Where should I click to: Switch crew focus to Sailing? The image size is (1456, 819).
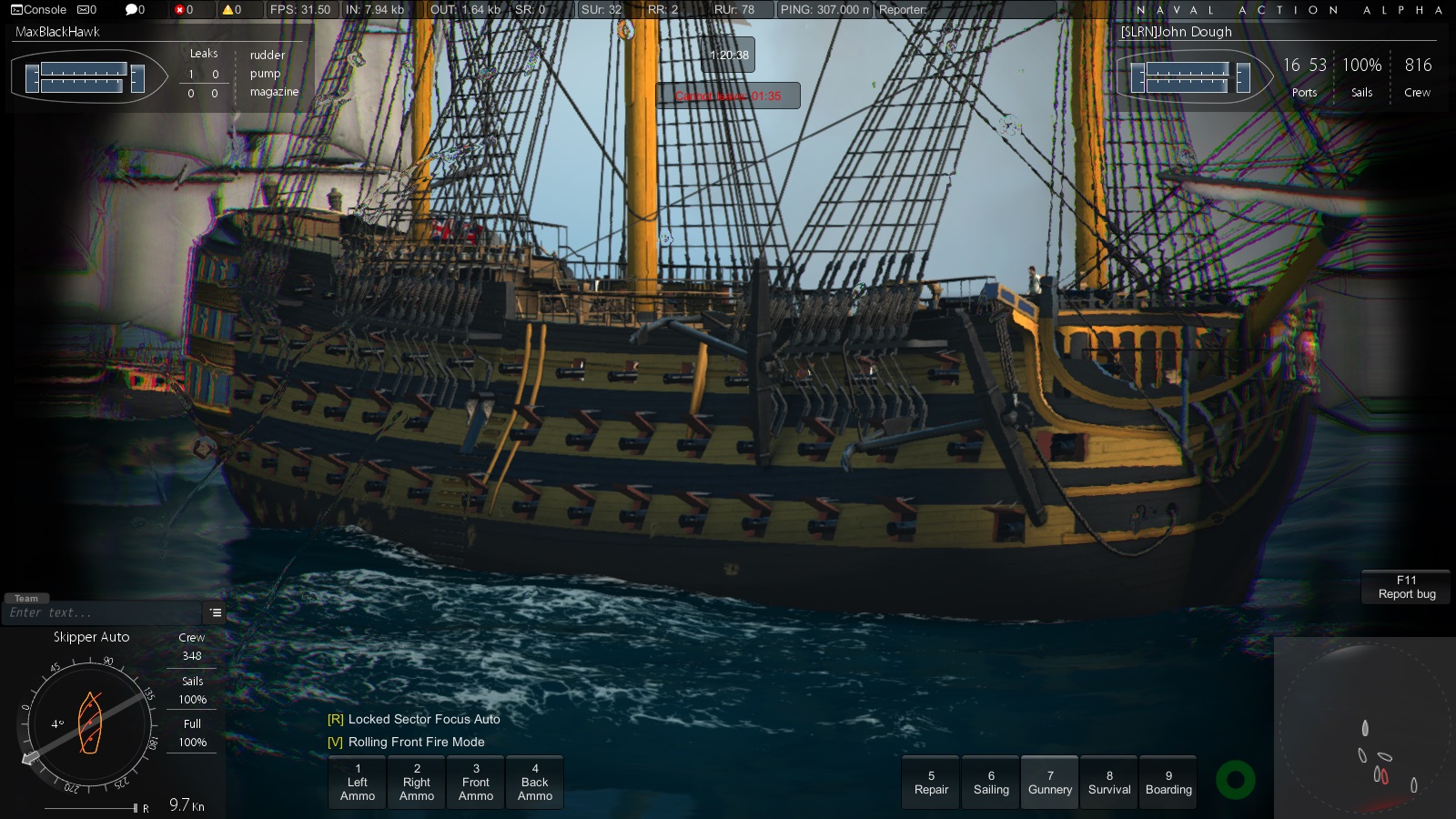(991, 783)
